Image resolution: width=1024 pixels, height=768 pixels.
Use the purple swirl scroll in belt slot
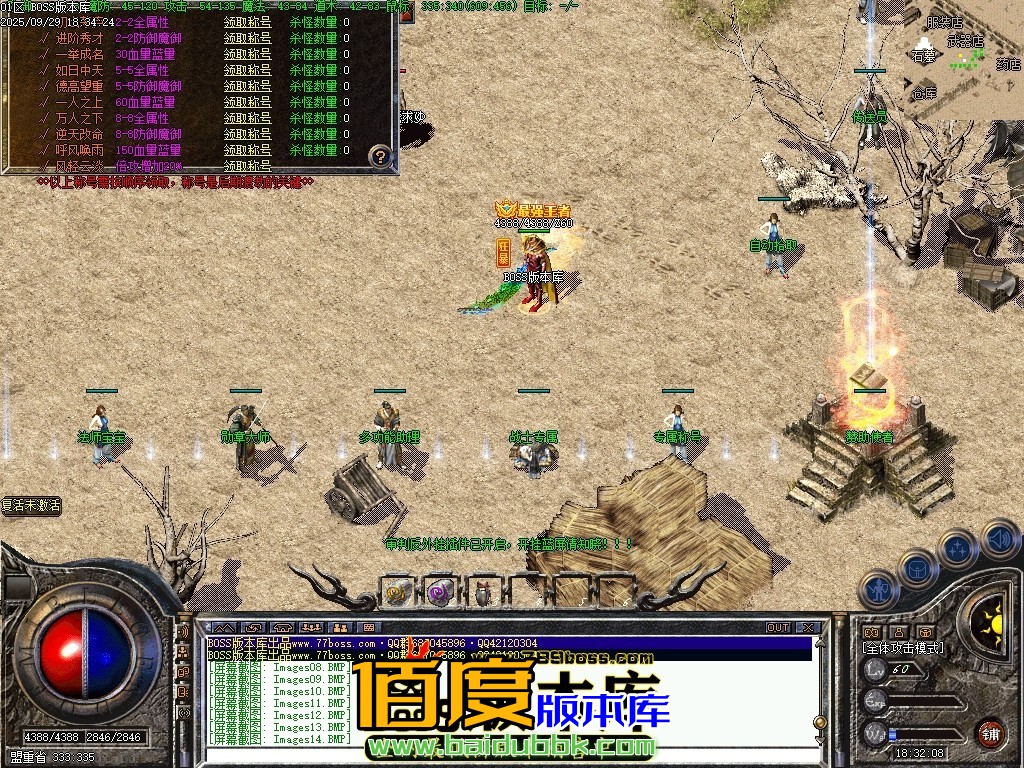click(x=441, y=592)
